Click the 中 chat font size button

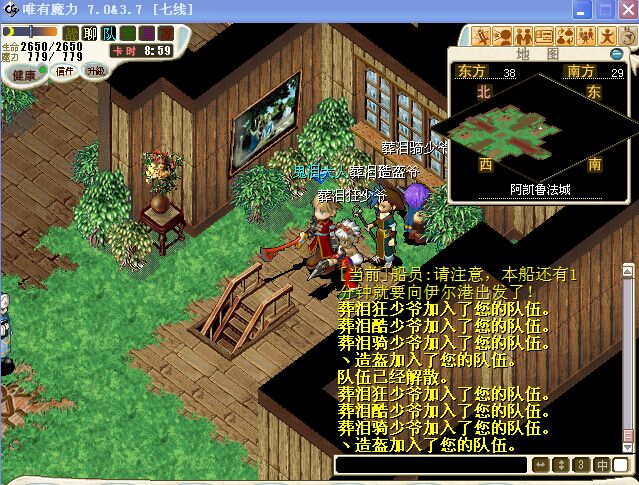click(x=603, y=465)
